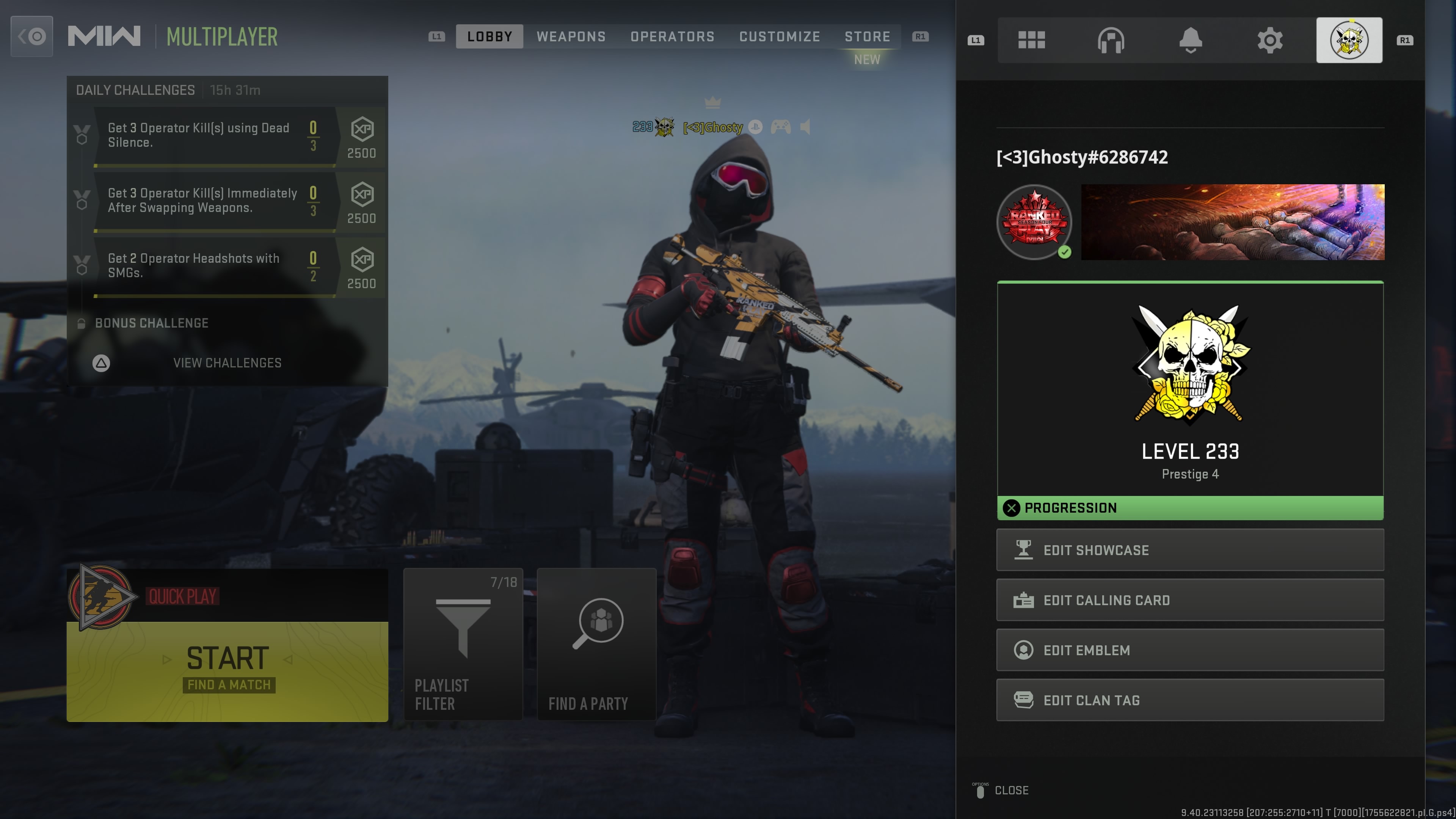Choose Find a Party
The height and width of the screenshot is (819, 1456).
[x=596, y=644]
